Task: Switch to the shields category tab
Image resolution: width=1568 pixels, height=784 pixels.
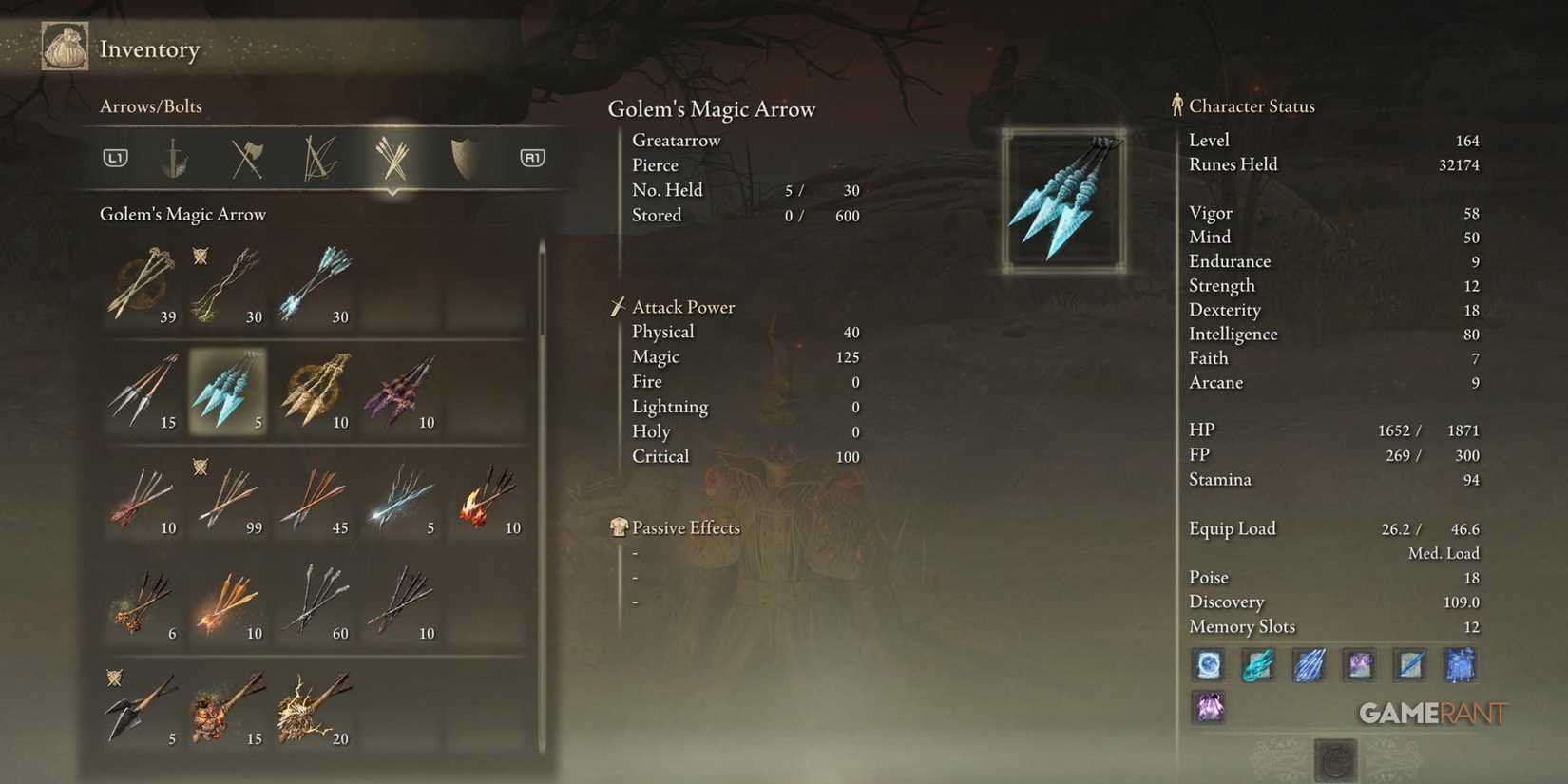Action: (461, 158)
